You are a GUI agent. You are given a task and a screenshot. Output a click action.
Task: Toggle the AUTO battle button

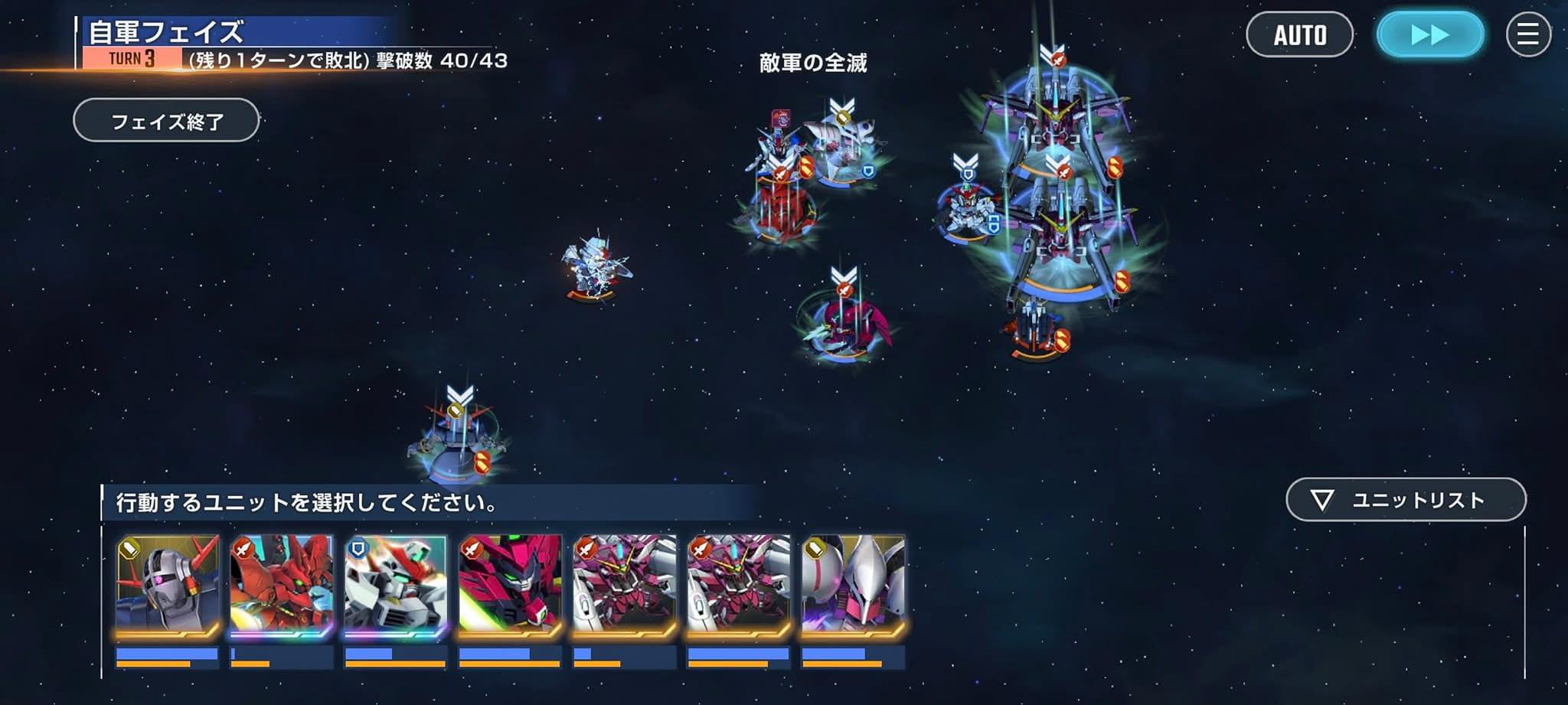[x=1299, y=34]
